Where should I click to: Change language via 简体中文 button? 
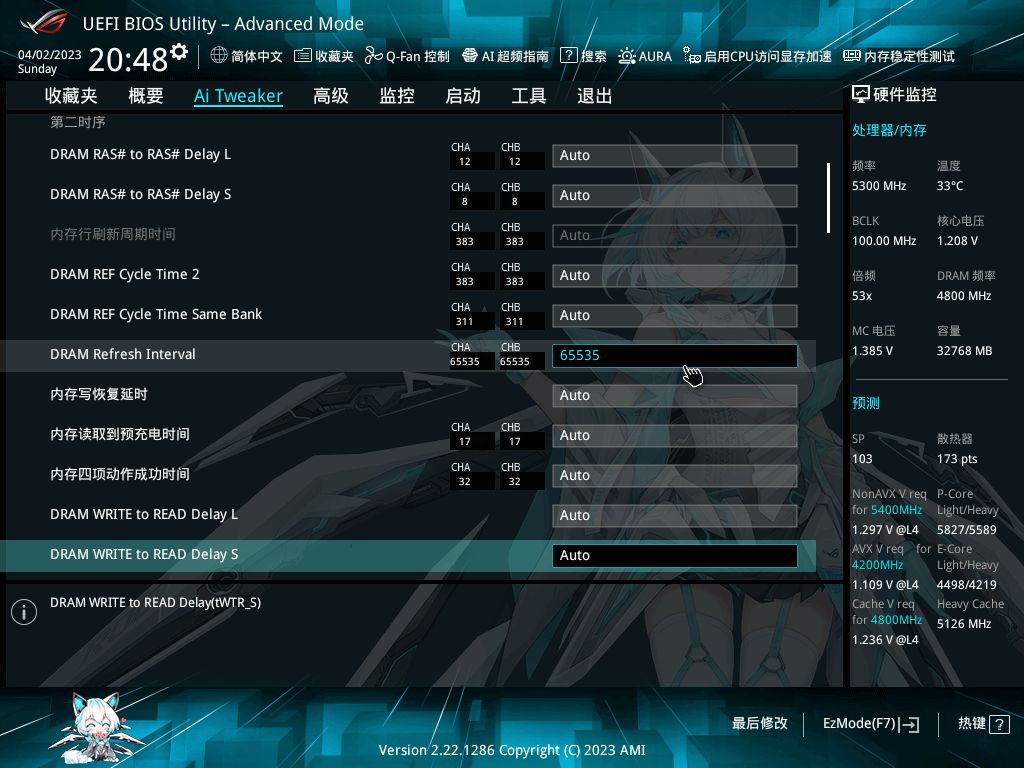(x=247, y=57)
